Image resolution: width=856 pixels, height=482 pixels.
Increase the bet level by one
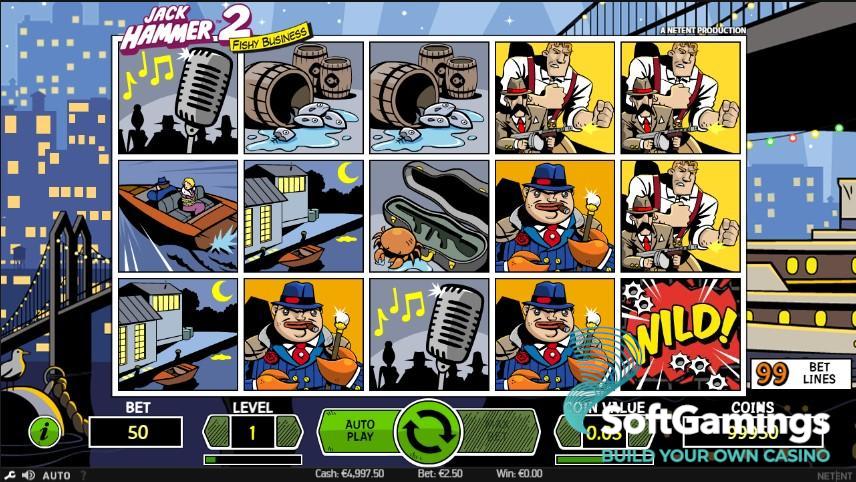coord(290,432)
